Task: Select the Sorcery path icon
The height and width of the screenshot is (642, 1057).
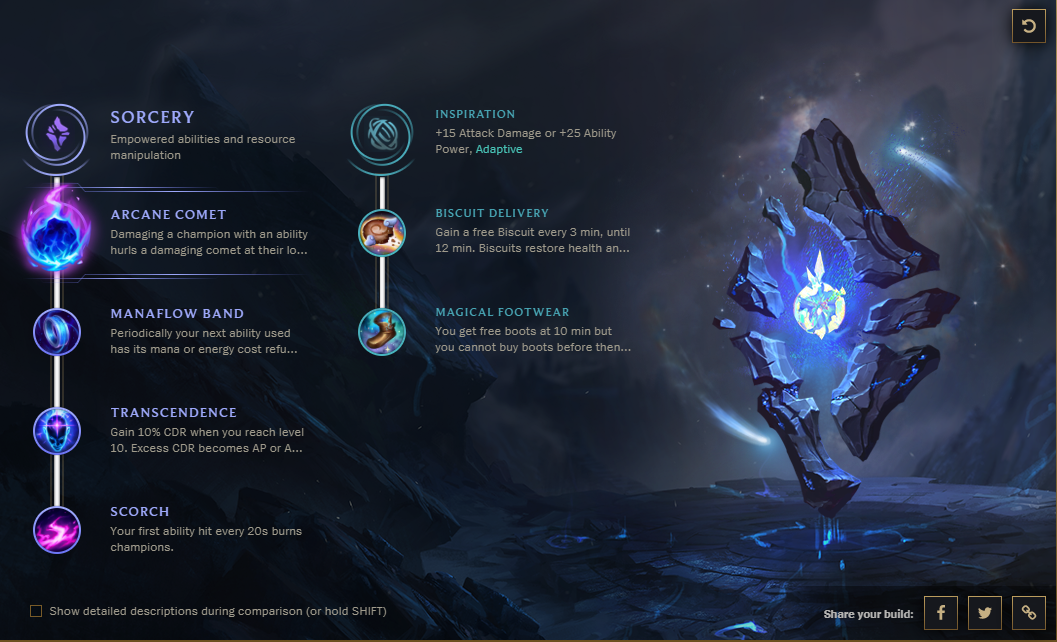Action: pos(57,134)
